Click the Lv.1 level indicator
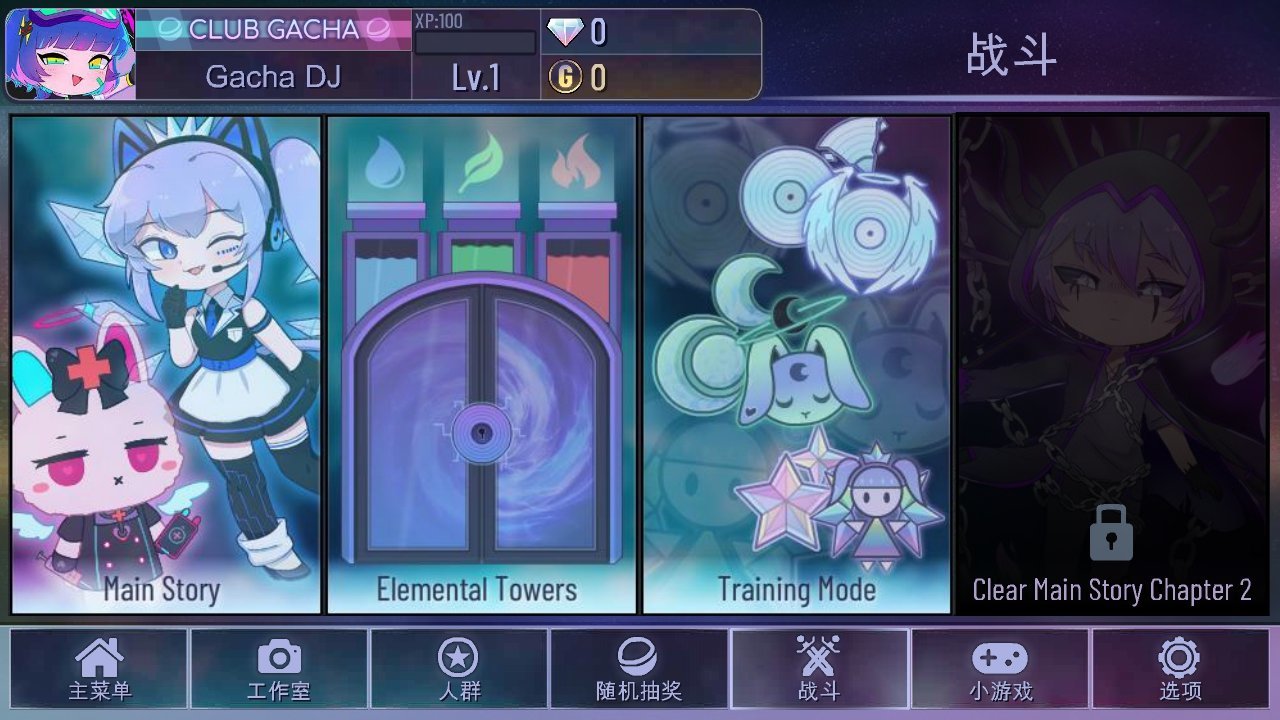The image size is (1280, 720). click(477, 79)
